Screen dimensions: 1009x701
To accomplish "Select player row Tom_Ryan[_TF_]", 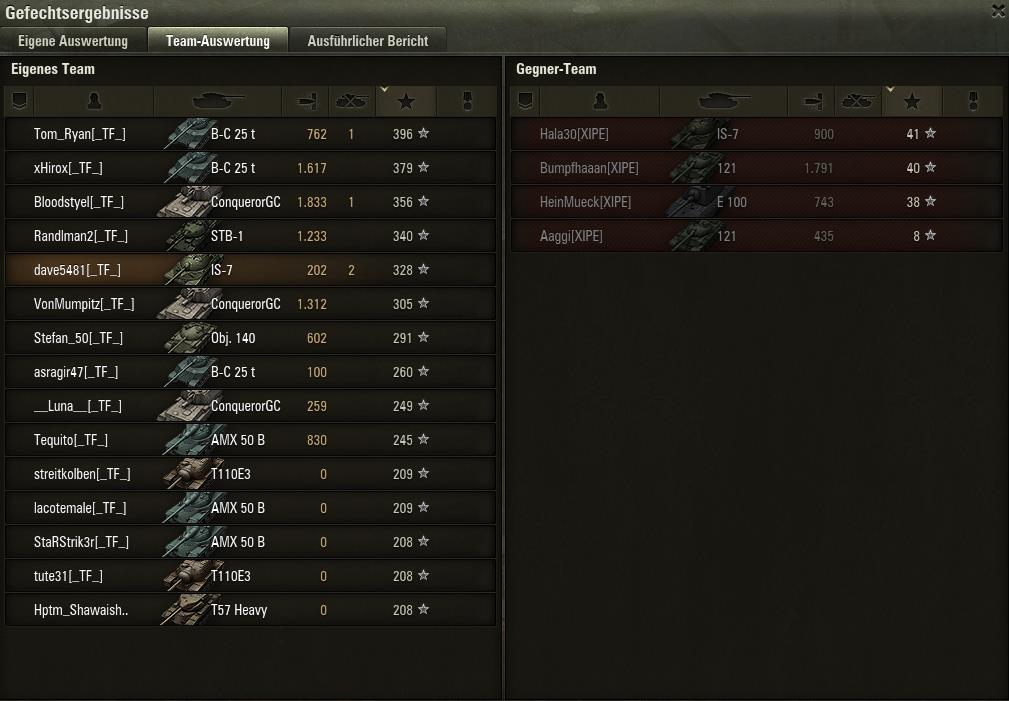I will [x=250, y=134].
